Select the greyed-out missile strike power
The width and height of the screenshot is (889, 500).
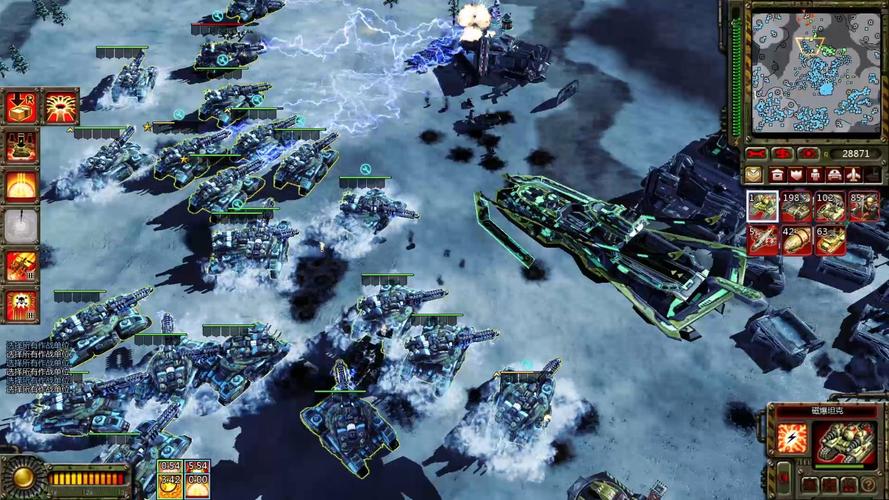pos(21,226)
